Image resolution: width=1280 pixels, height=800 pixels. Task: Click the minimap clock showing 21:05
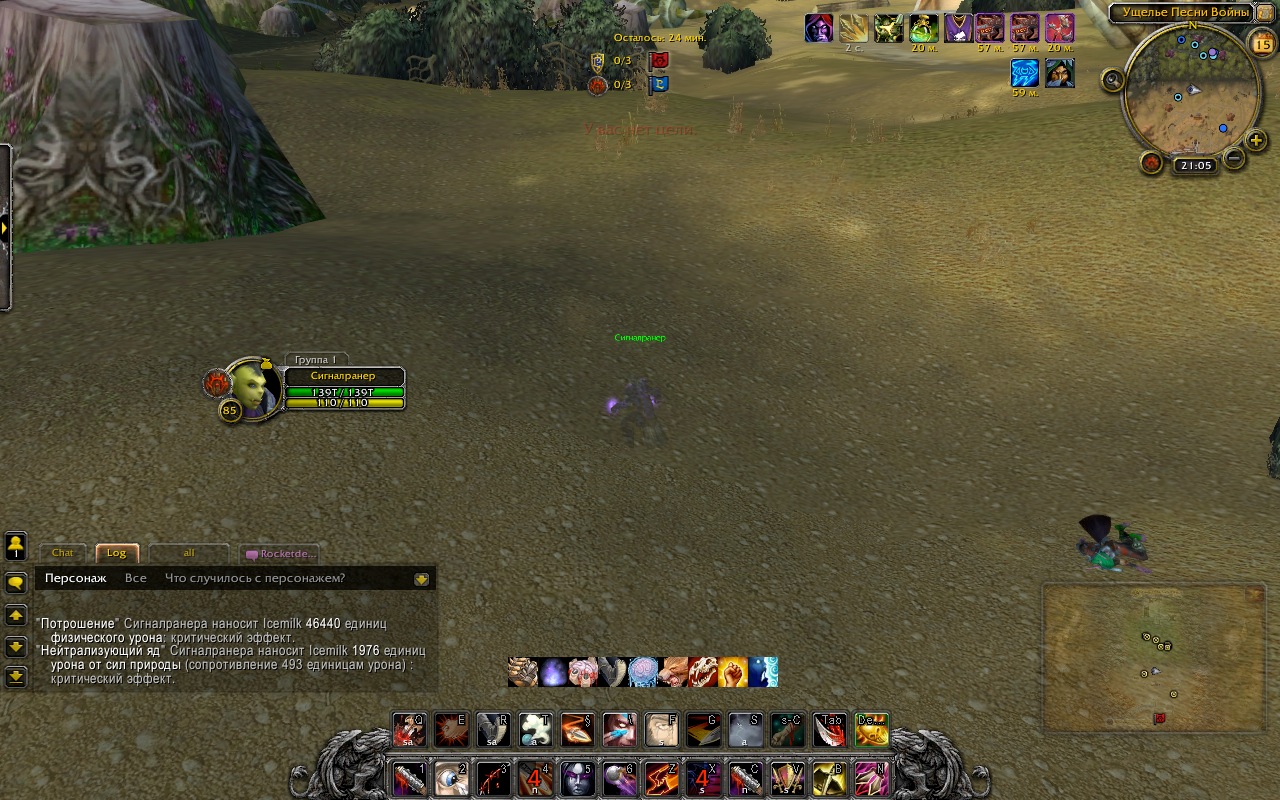1195,166
